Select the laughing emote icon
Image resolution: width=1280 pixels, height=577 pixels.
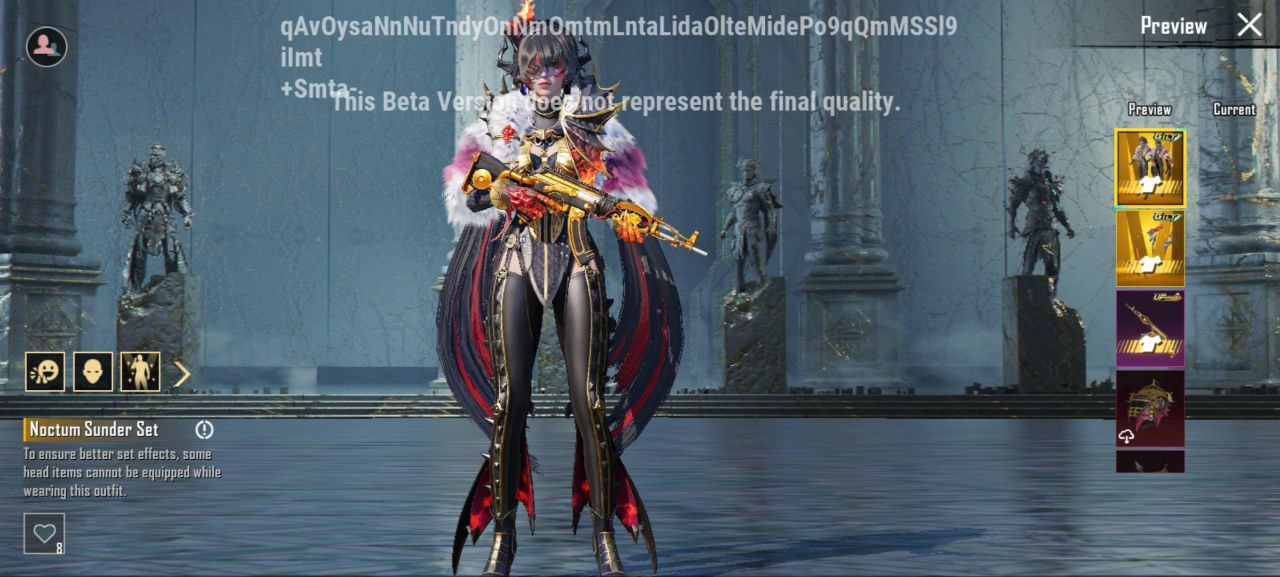point(45,372)
